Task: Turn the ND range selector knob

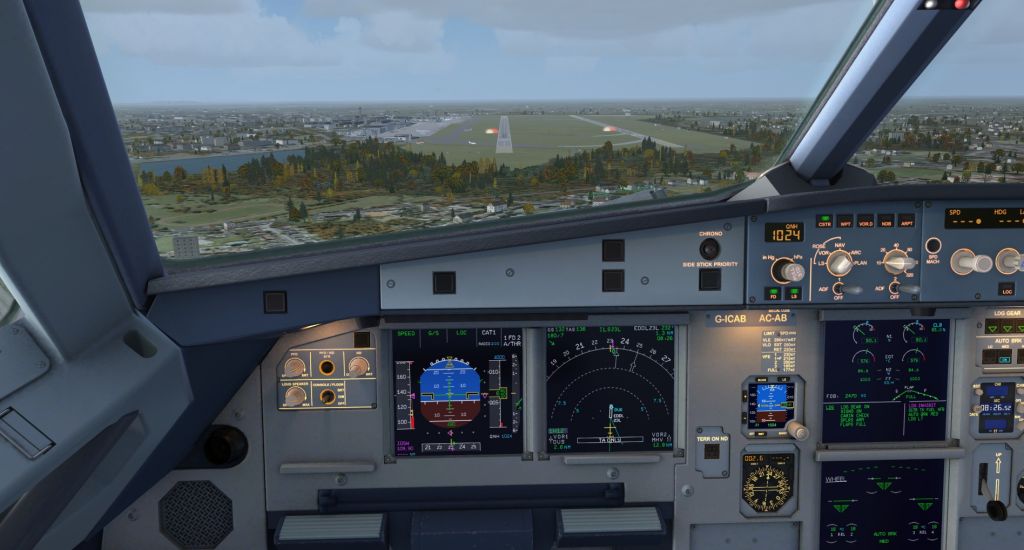Action: click(x=898, y=262)
